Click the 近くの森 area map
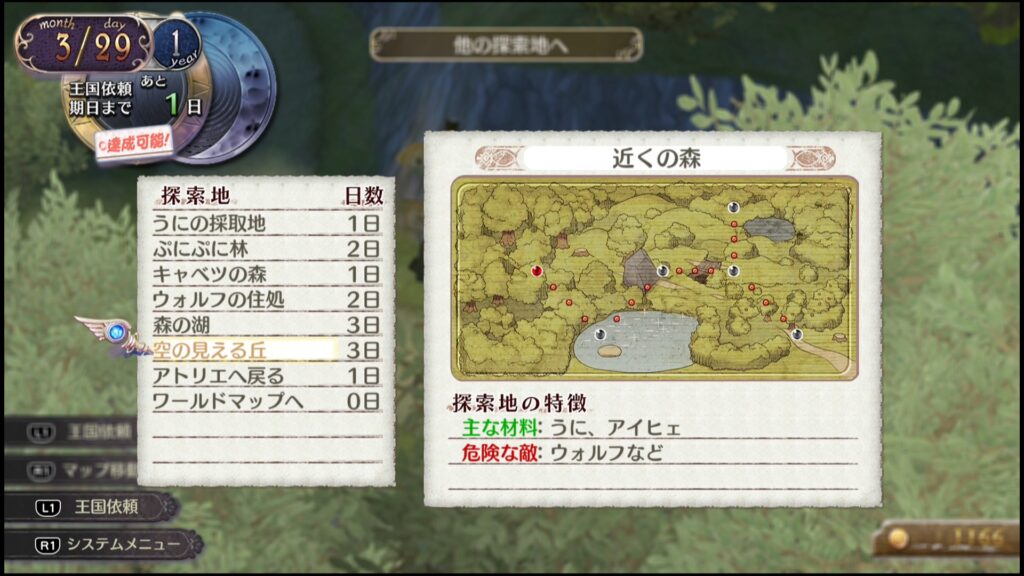This screenshot has width=1024, height=576. (x=654, y=278)
